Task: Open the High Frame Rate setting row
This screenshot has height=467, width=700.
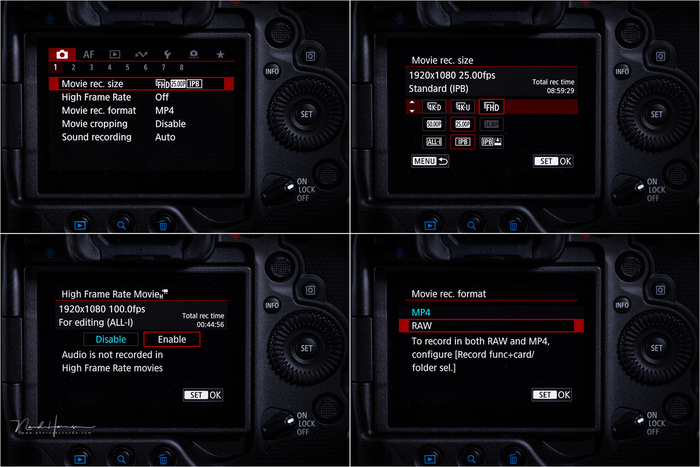Action: (x=101, y=97)
